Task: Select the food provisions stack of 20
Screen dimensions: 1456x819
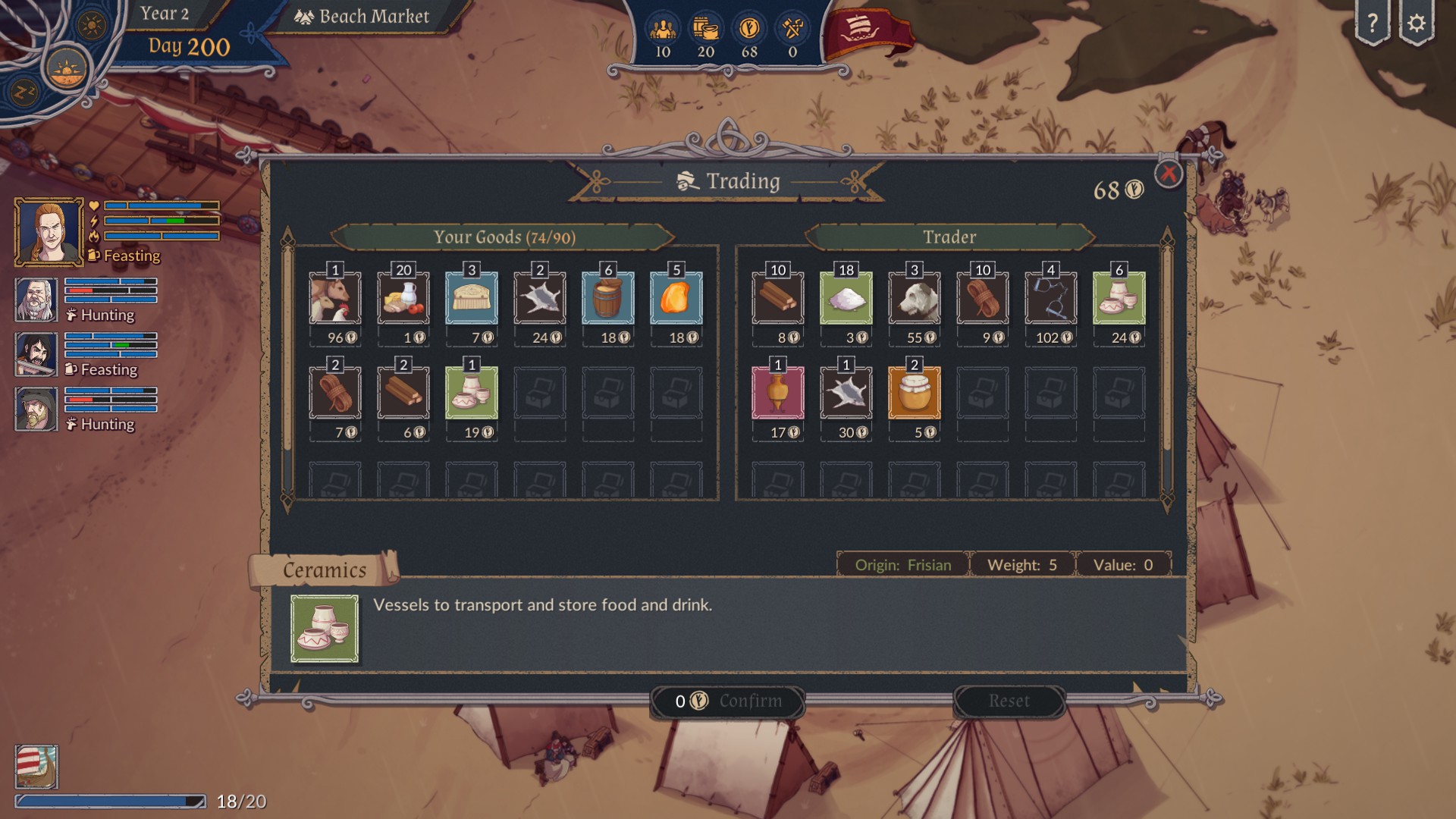Action: [403, 298]
